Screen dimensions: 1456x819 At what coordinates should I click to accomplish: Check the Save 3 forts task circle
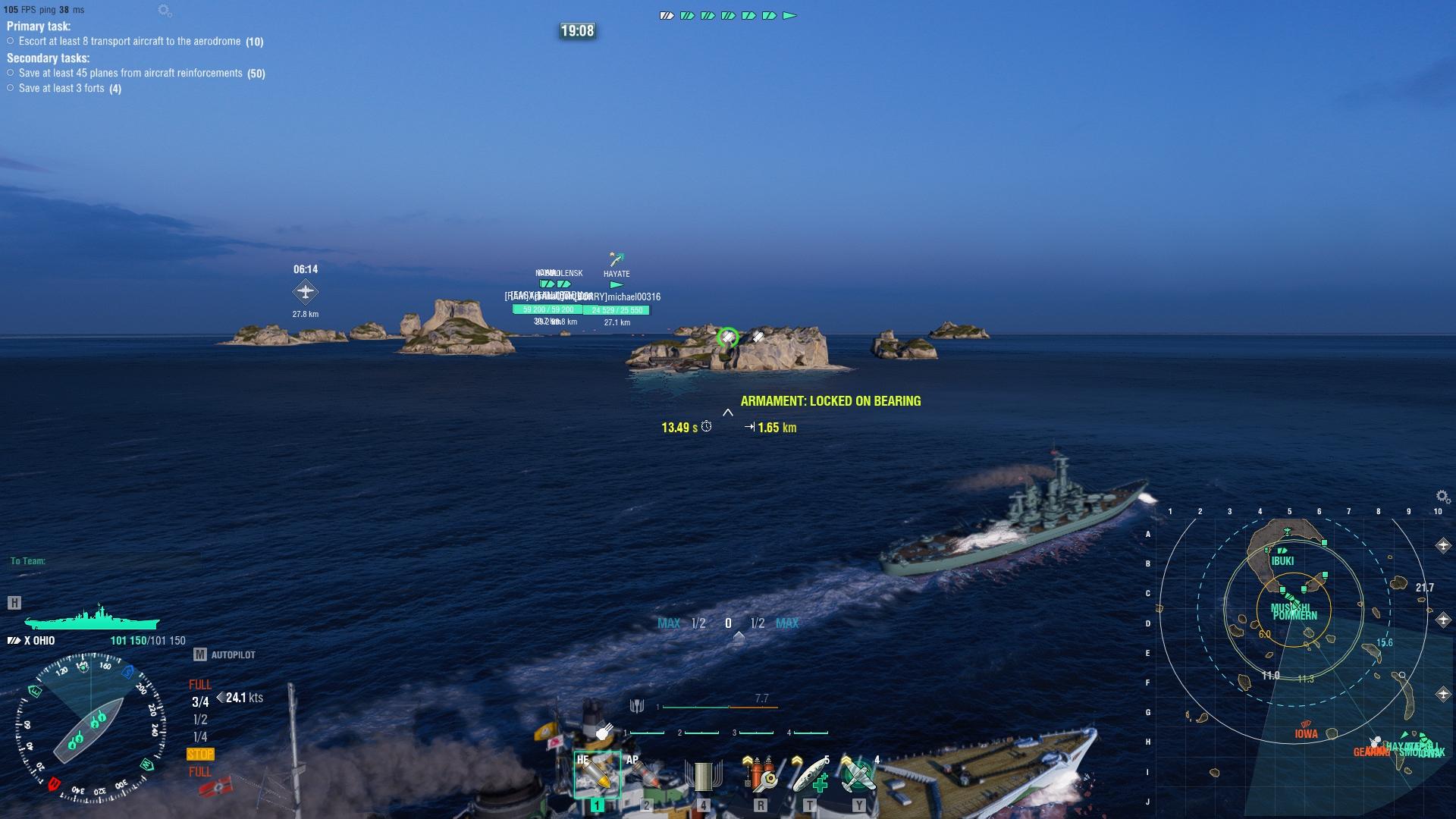pyautogui.click(x=9, y=88)
